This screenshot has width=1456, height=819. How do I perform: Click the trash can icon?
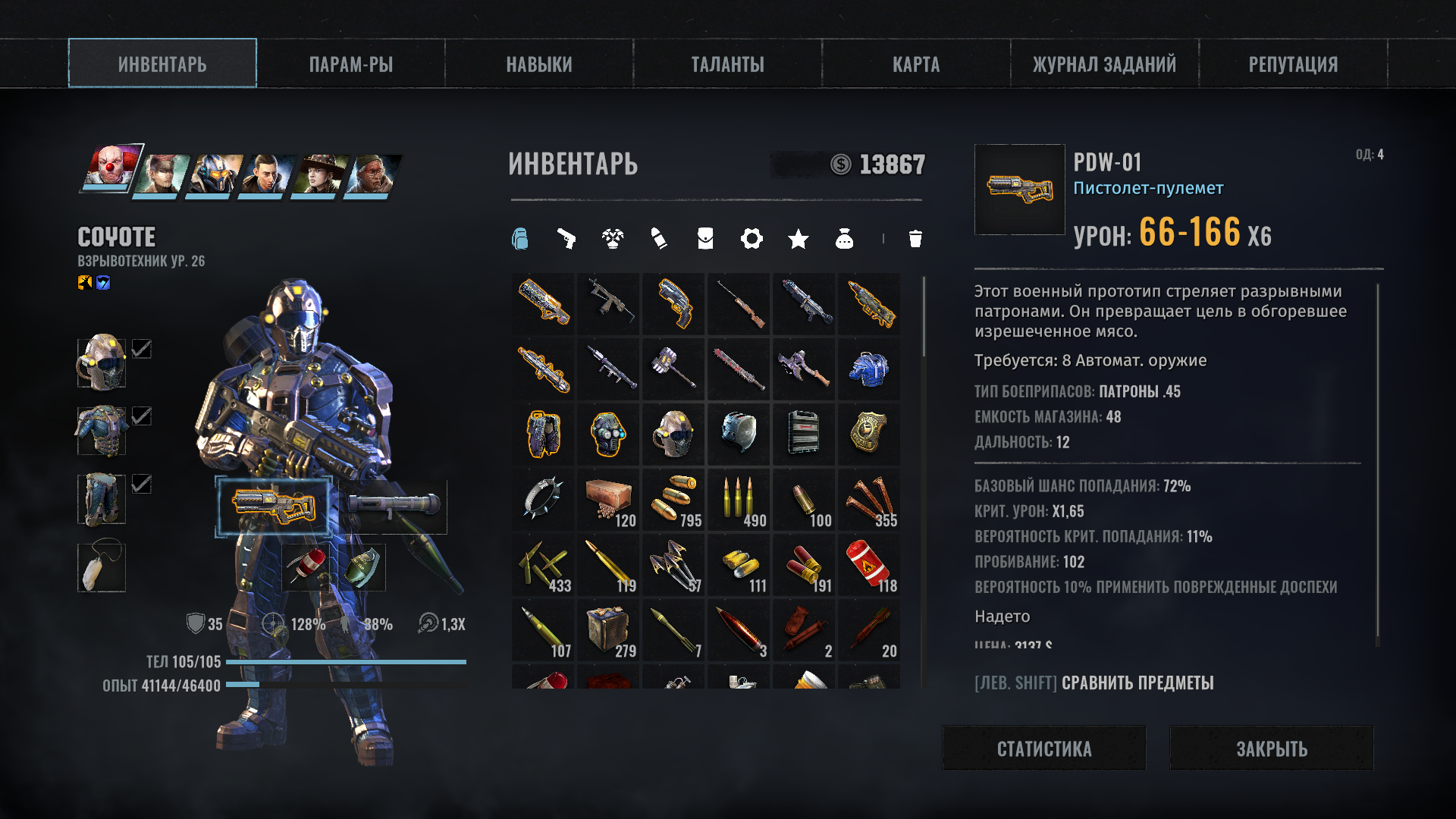coord(915,239)
